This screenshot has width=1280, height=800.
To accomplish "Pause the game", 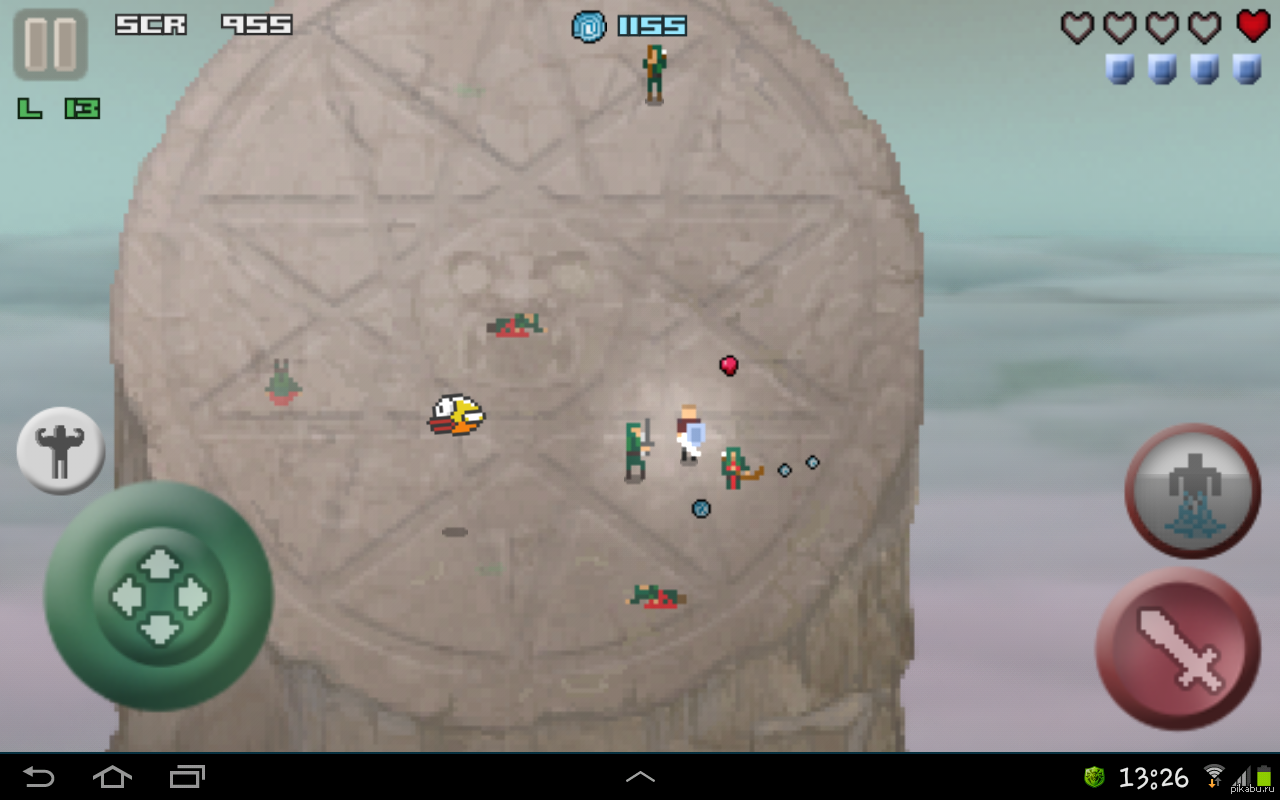I will (x=50, y=44).
